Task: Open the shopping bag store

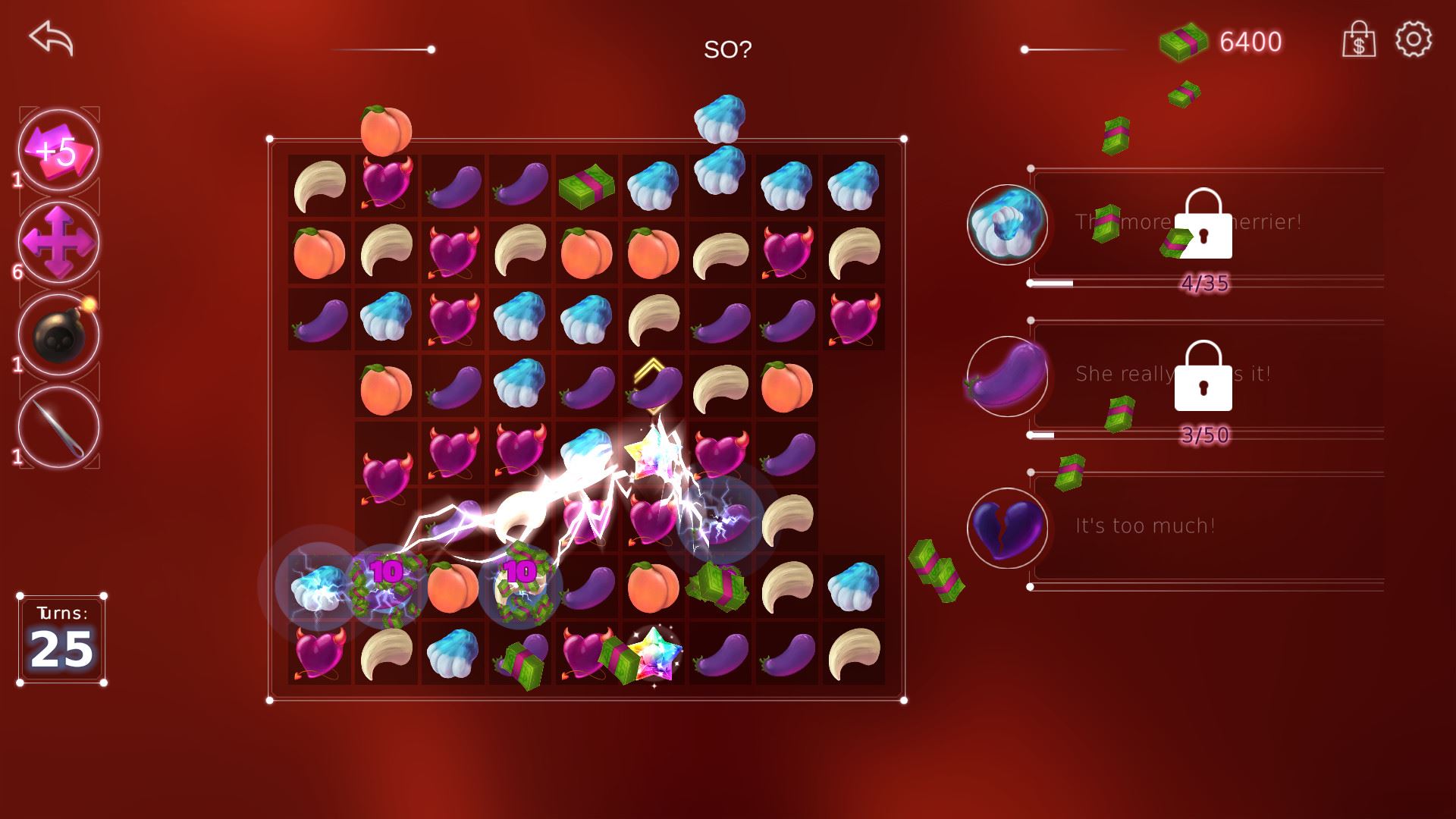Action: [1358, 39]
